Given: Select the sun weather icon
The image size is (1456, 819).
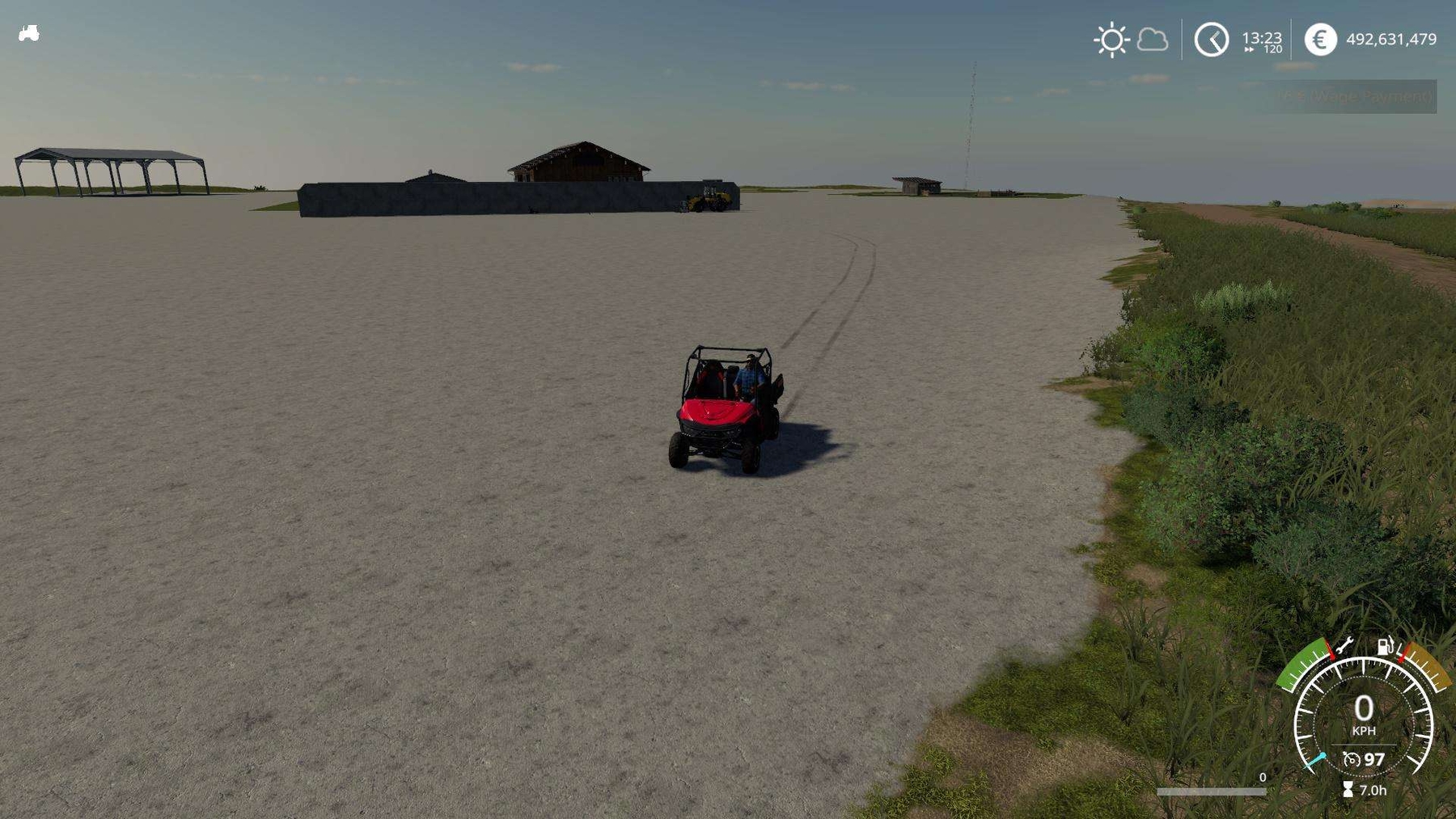Looking at the screenshot, I should [x=1112, y=38].
